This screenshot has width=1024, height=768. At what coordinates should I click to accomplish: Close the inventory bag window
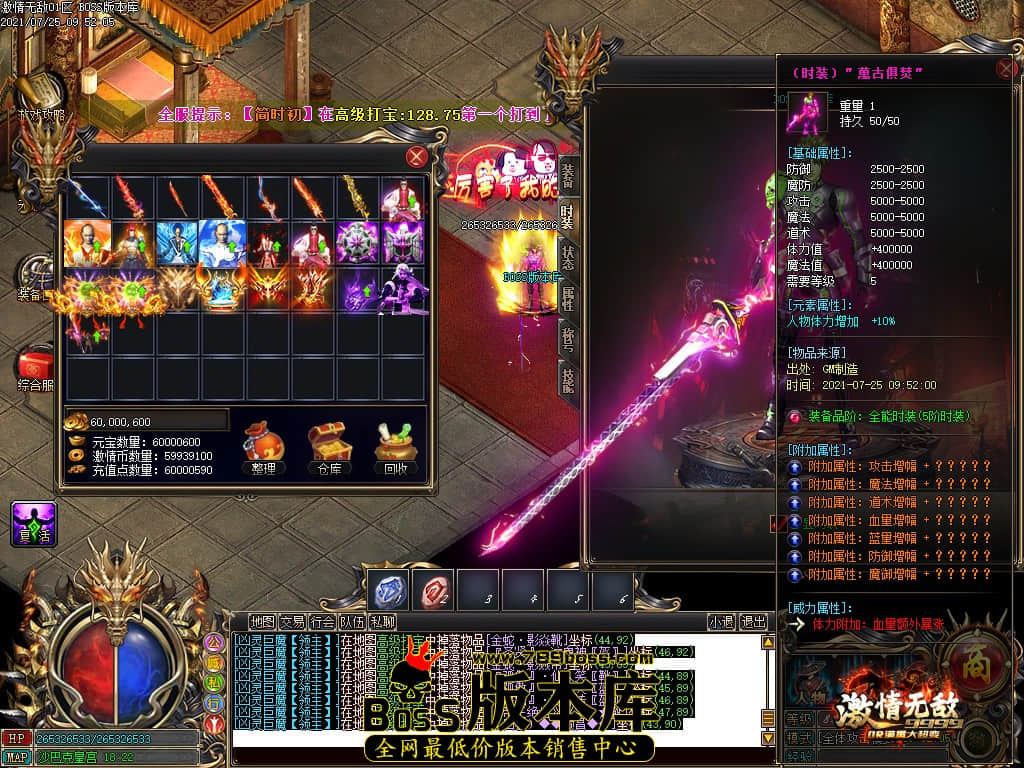(x=417, y=157)
